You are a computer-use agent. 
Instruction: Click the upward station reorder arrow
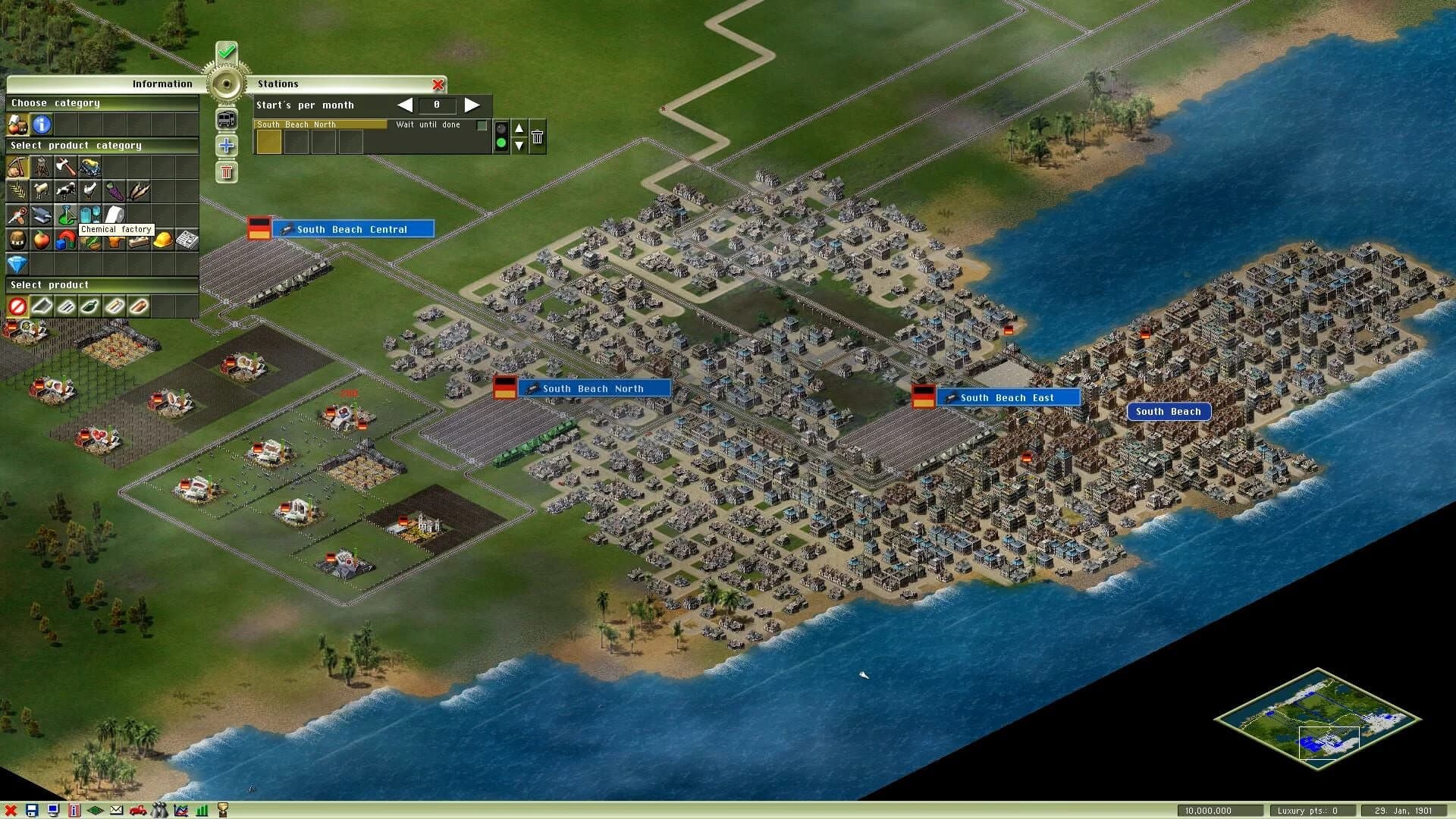[x=519, y=128]
